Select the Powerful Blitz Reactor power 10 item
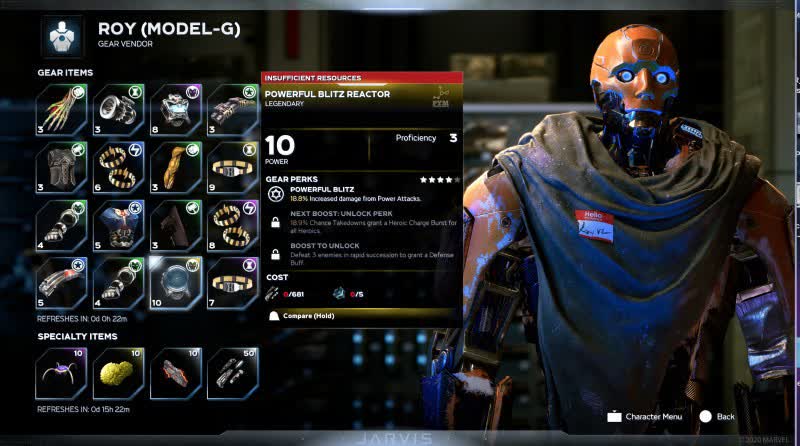Viewport: 800px width, 446px height. point(176,281)
